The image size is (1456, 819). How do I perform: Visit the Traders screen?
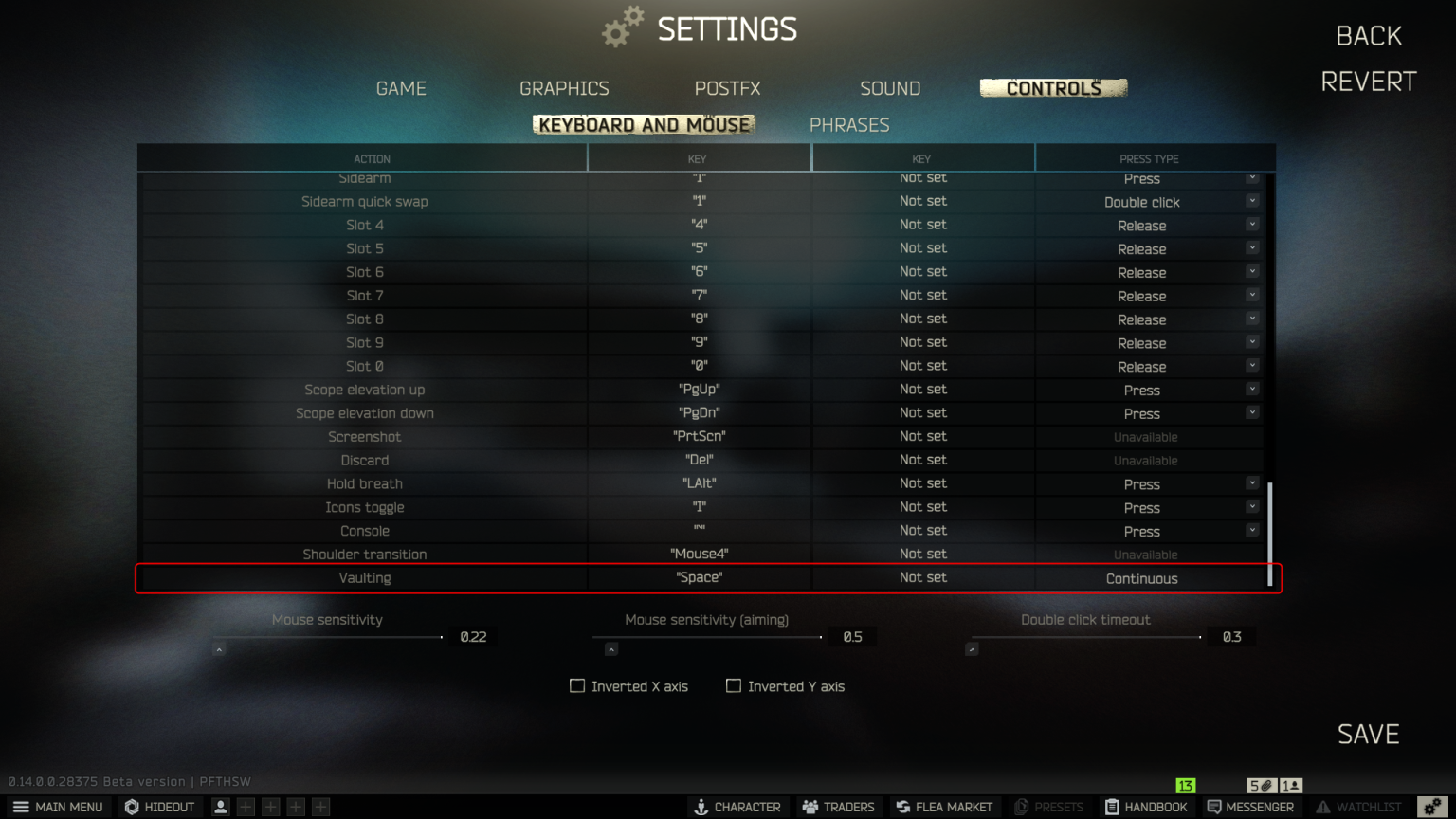[x=838, y=807]
